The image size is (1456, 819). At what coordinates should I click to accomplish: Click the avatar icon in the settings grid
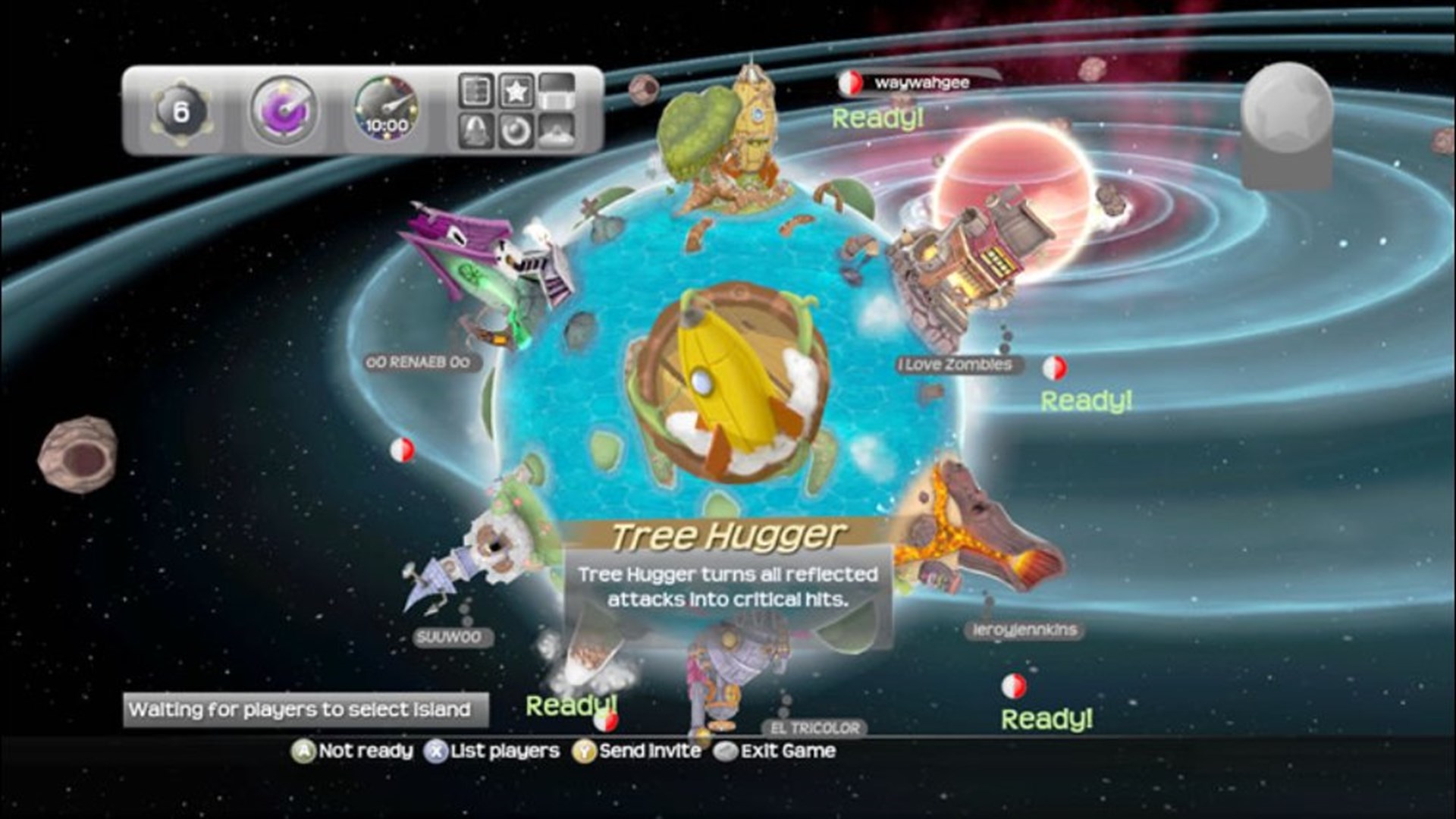(x=556, y=131)
